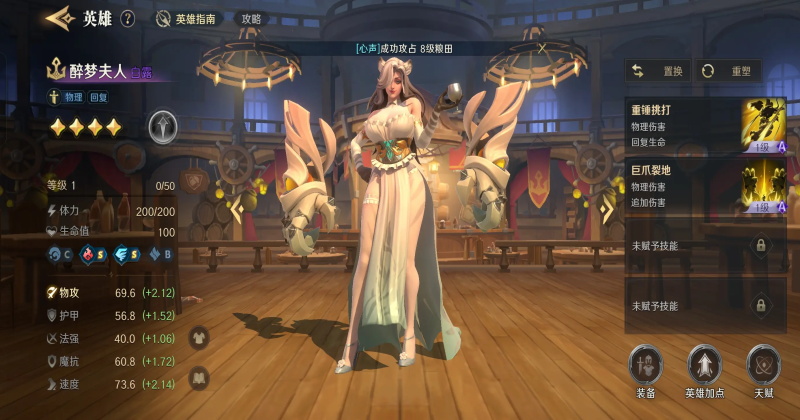
Task: Select the 重锤挑打 skill icon
Action: (x=762, y=125)
